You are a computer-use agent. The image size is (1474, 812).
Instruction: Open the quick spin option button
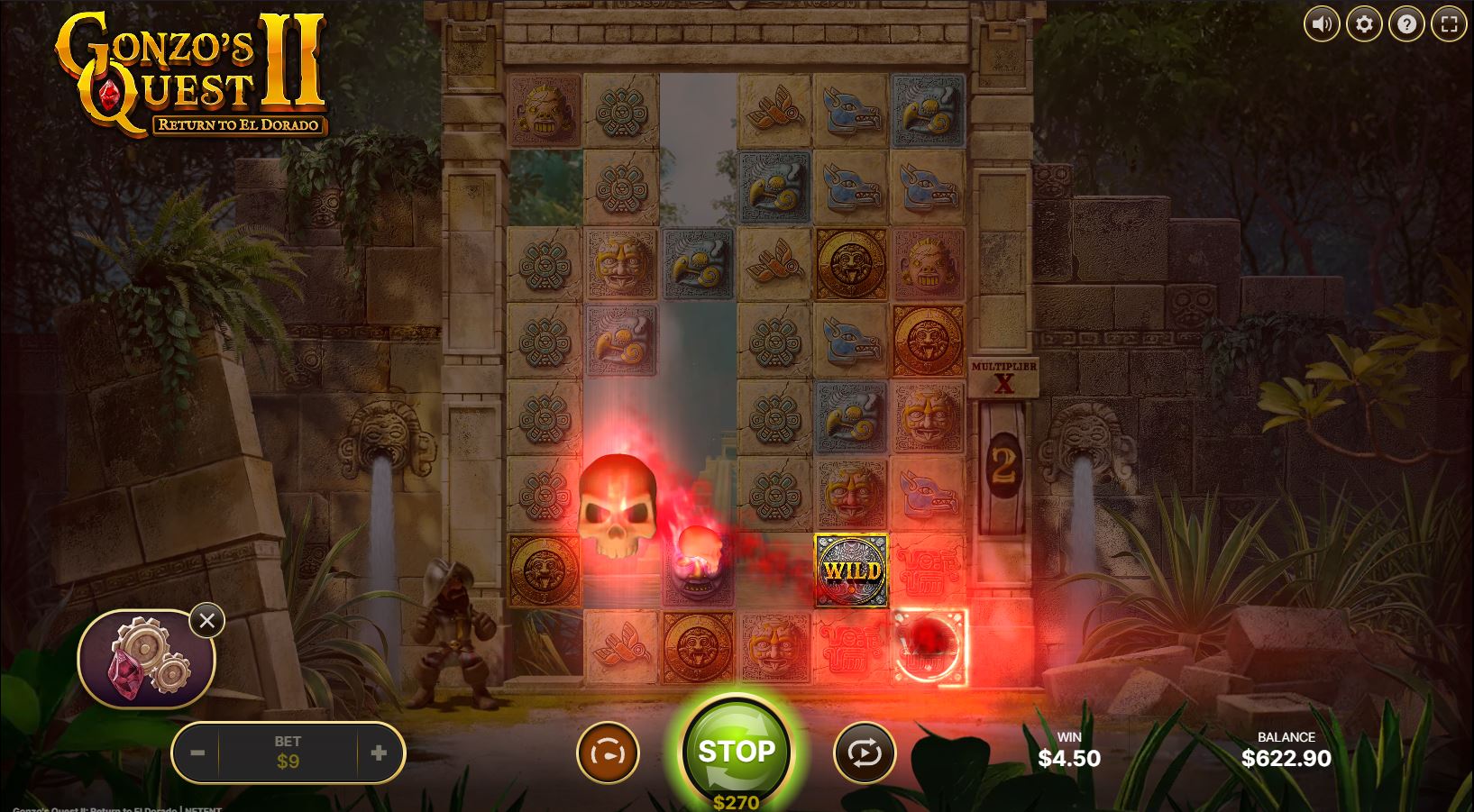(609, 752)
